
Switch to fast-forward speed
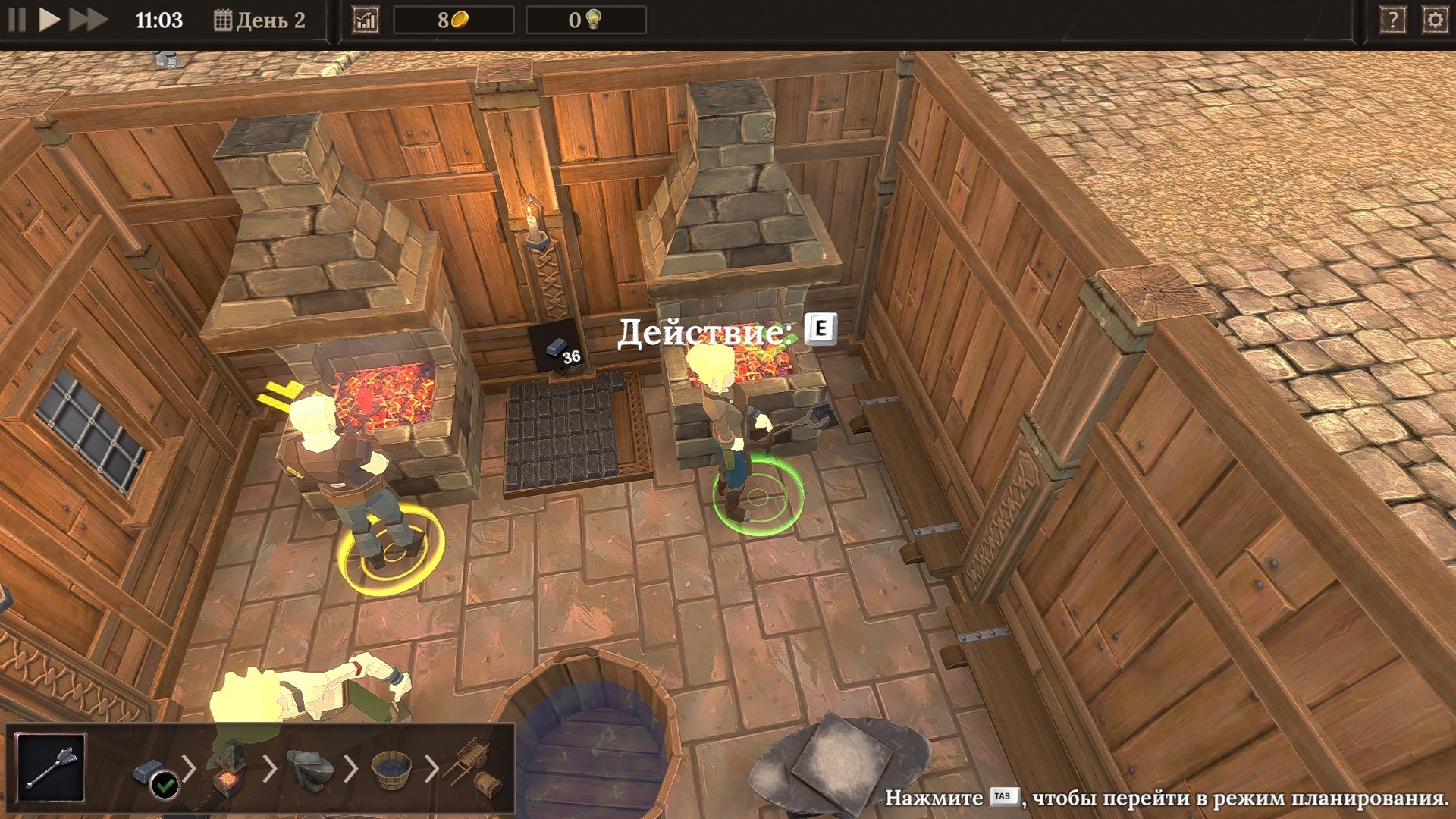click(x=88, y=20)
